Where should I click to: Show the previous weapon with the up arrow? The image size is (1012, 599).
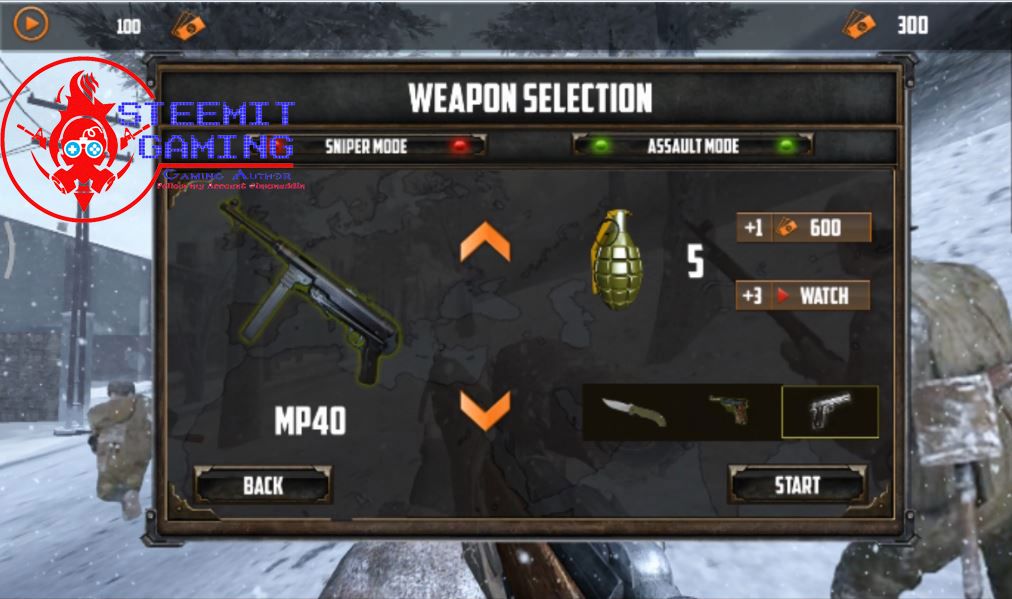[x=485, y=244]
